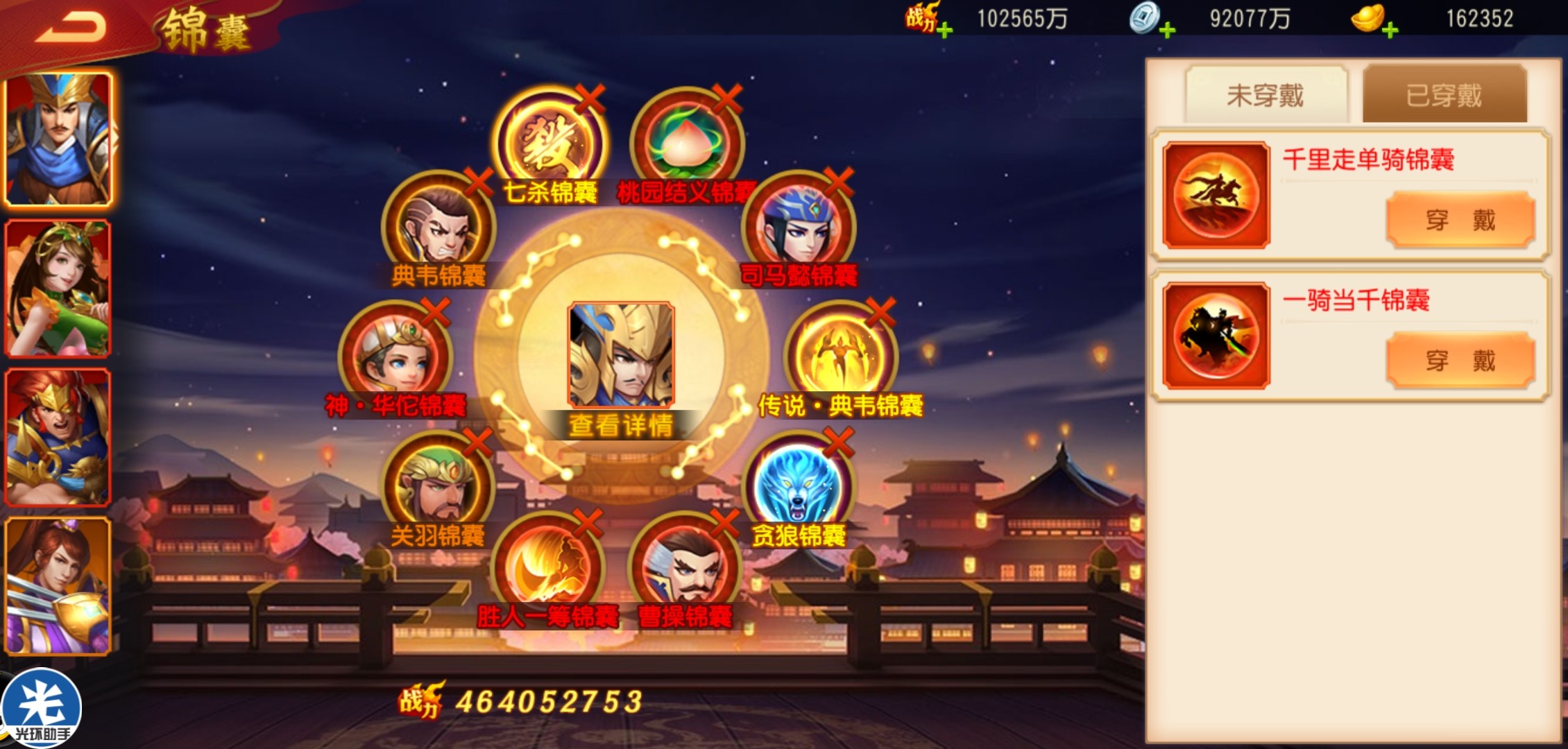Select the 神·华佗锦囊 slot
1568x749 pixels.
[x=395, y=357]
